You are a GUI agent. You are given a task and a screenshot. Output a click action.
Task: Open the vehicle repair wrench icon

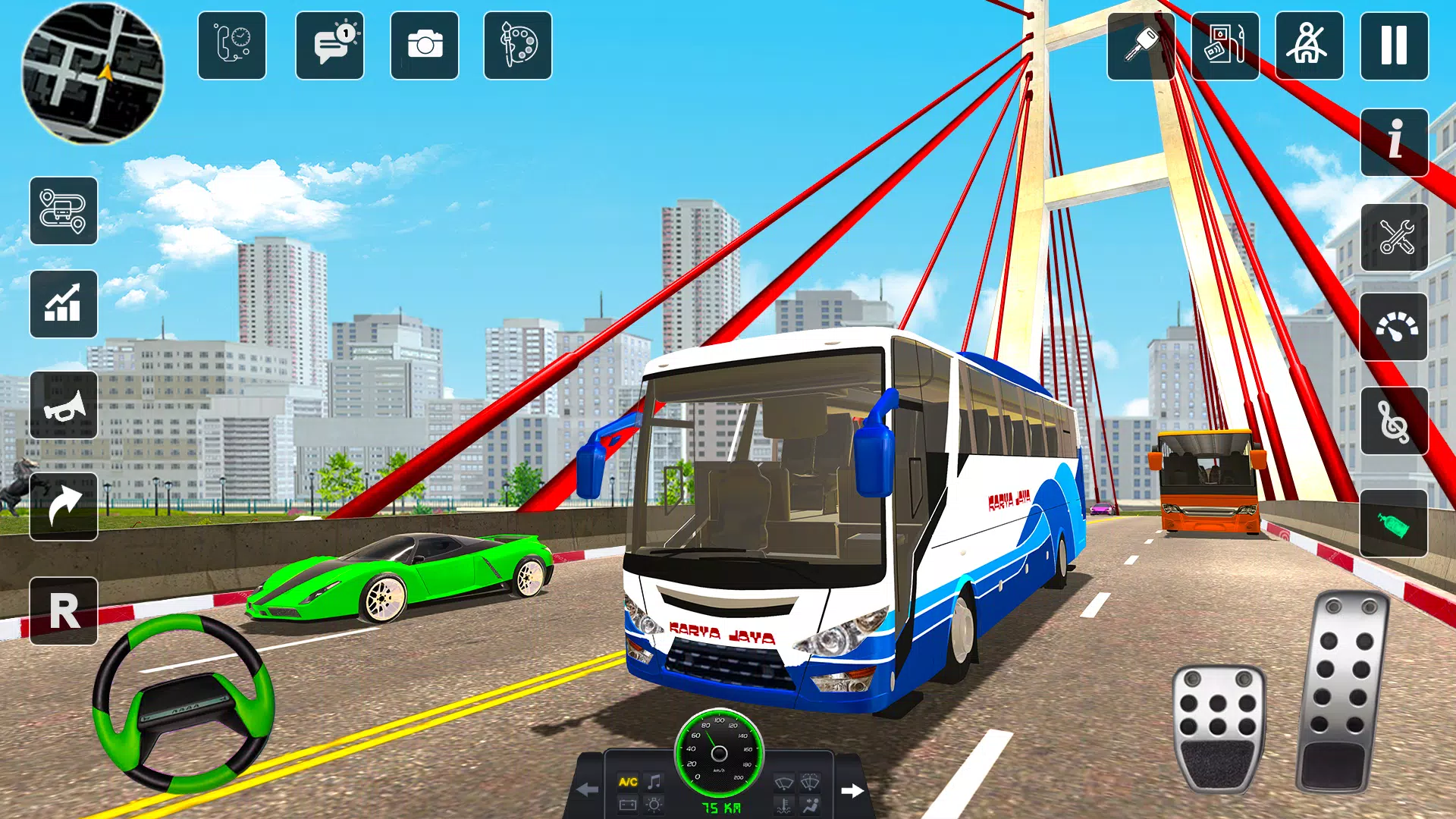pos(1394,235)
